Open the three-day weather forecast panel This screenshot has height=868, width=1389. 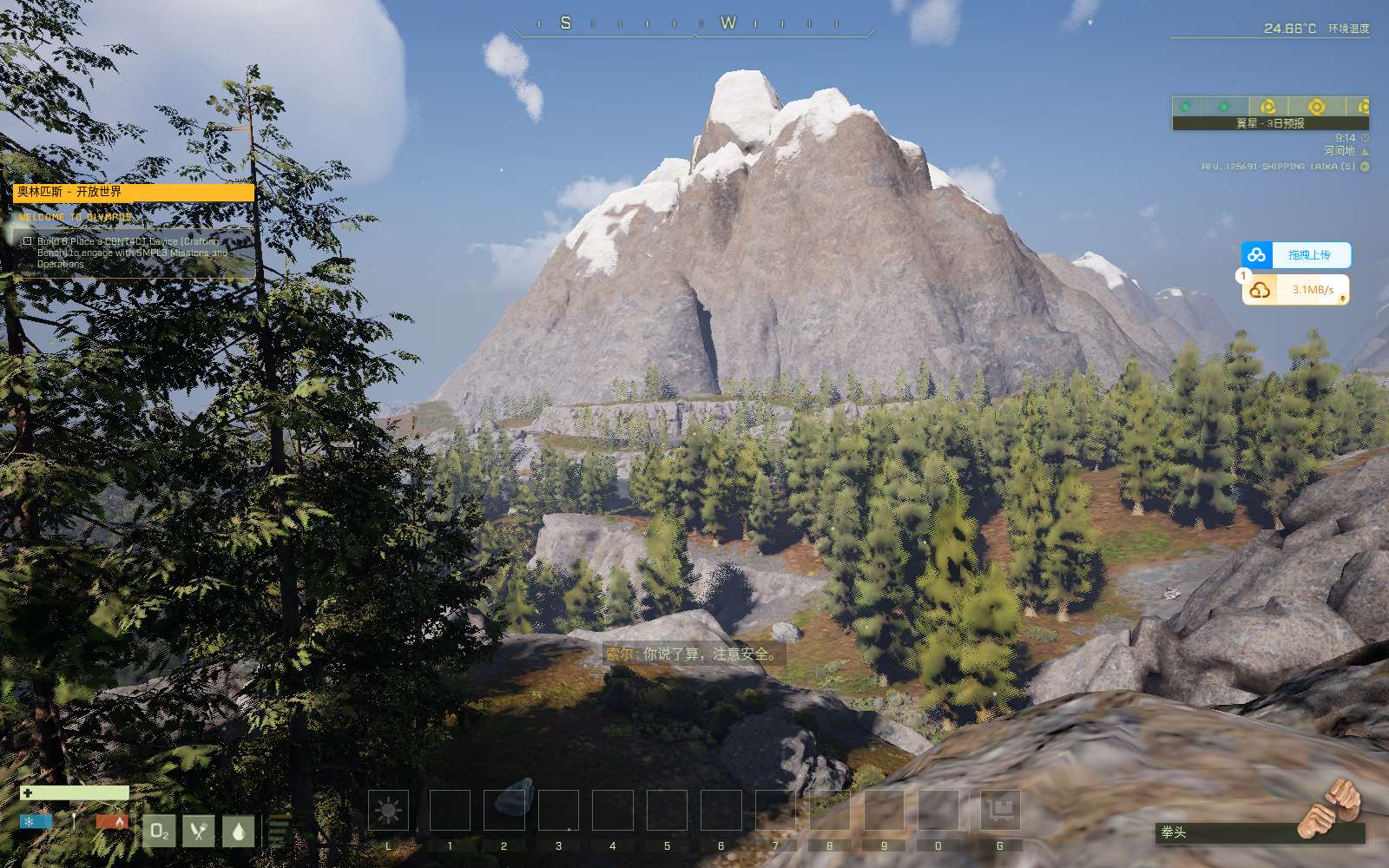1270,114
